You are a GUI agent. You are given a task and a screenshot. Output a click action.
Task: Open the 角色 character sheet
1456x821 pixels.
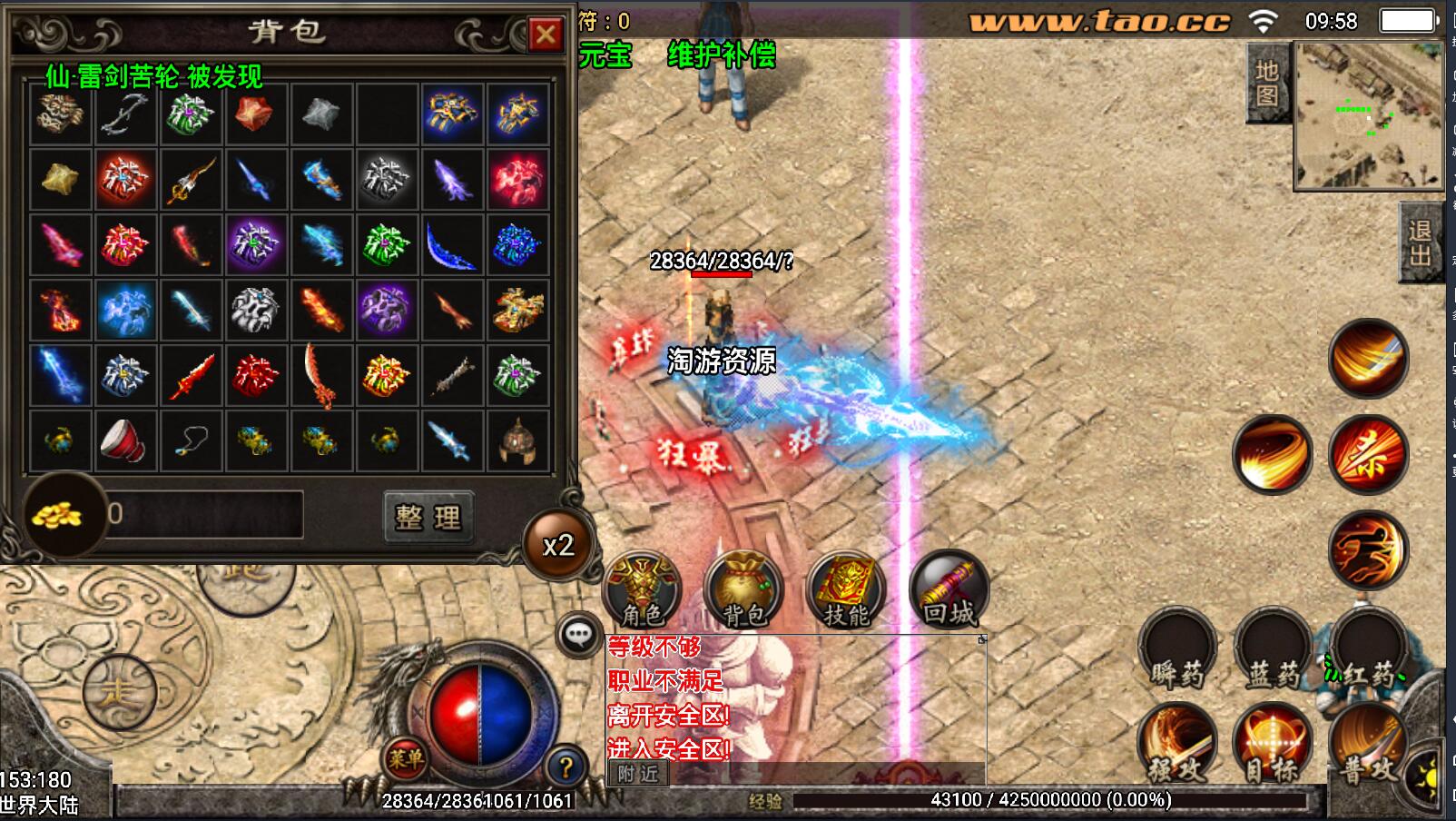[x=642, y=589]
